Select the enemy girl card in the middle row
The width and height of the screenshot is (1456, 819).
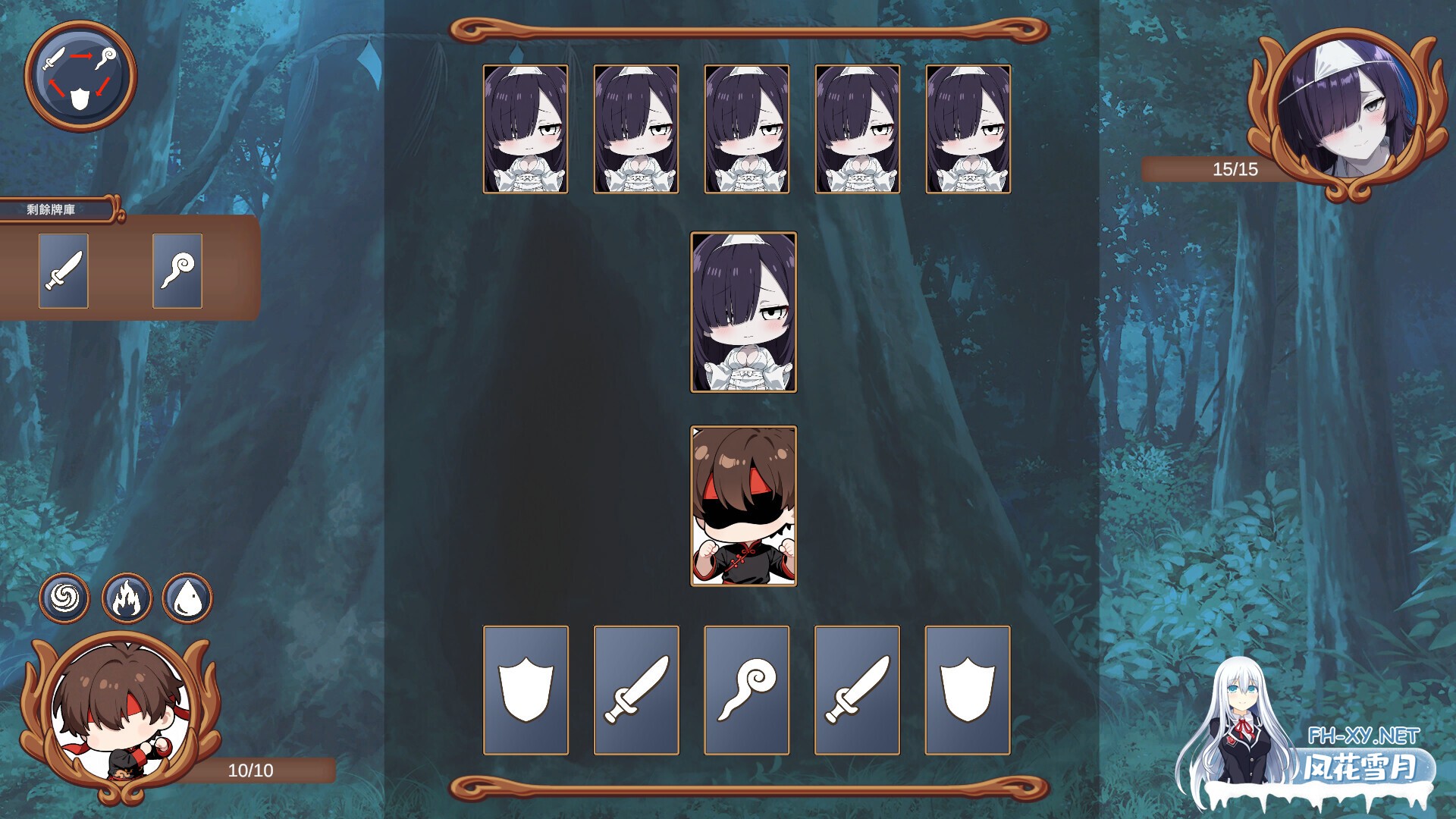(744, 315)
